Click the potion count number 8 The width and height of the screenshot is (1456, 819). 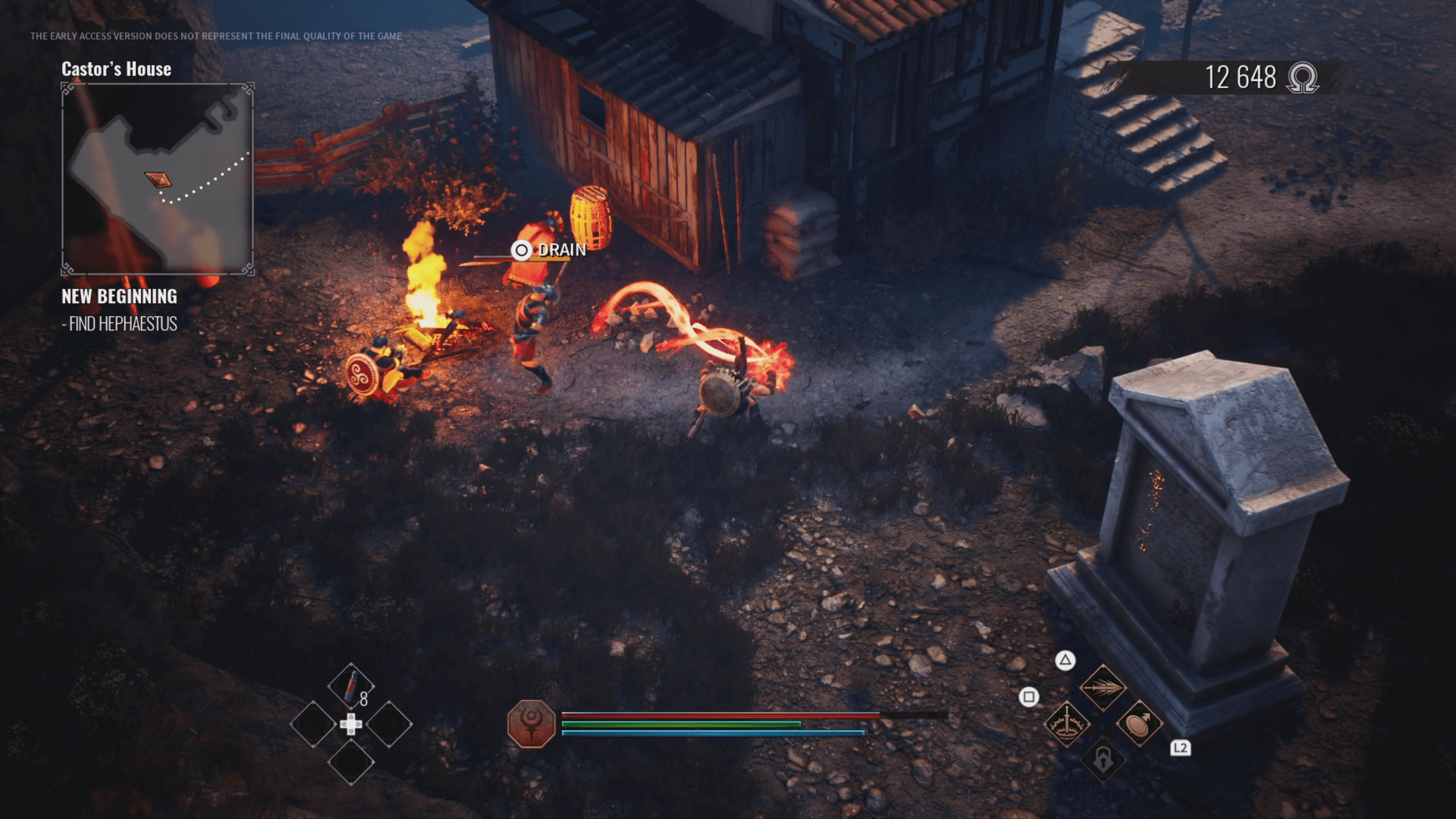pyautogui.click(x=363, y=698)
